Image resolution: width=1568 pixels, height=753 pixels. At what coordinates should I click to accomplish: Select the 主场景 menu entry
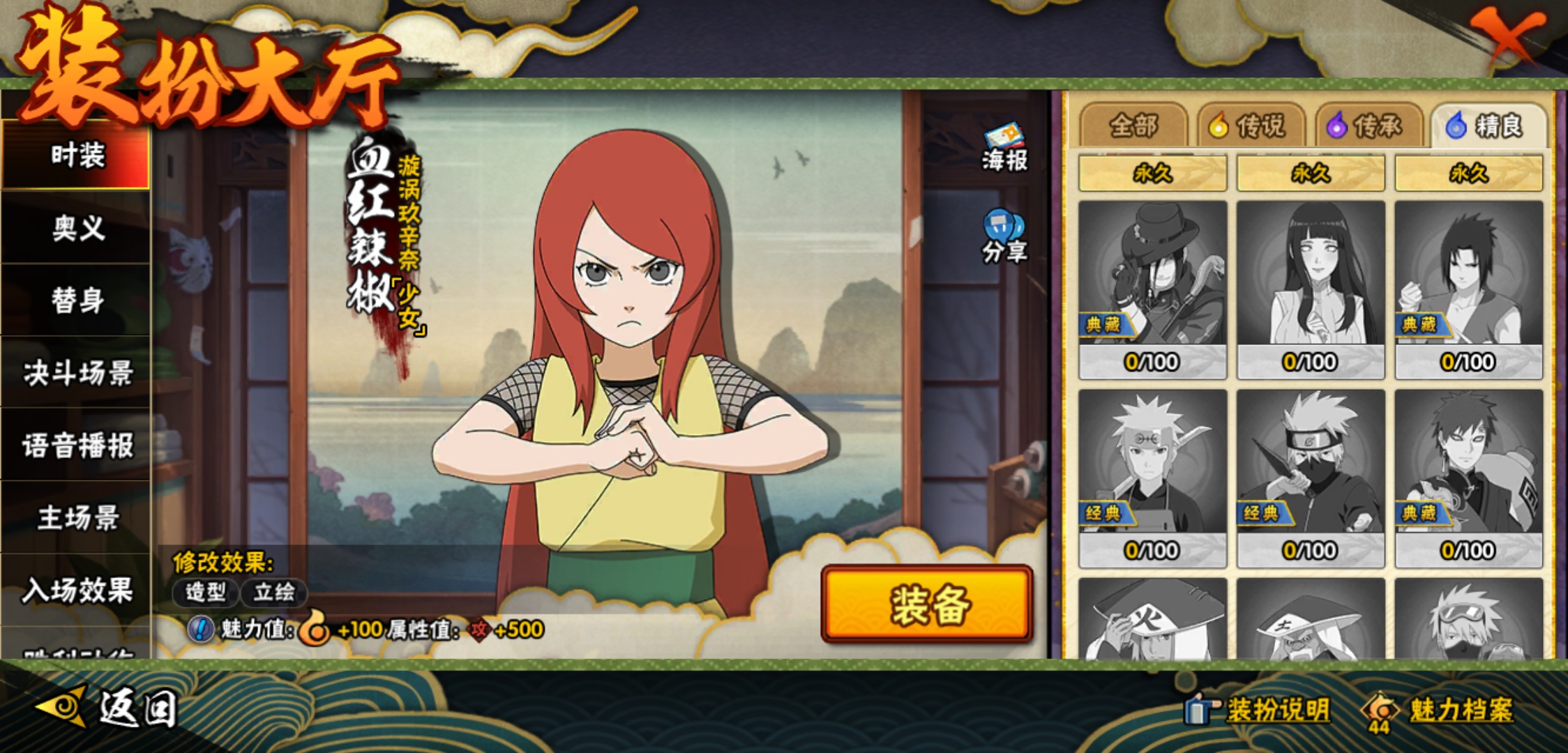click(77, 518)
